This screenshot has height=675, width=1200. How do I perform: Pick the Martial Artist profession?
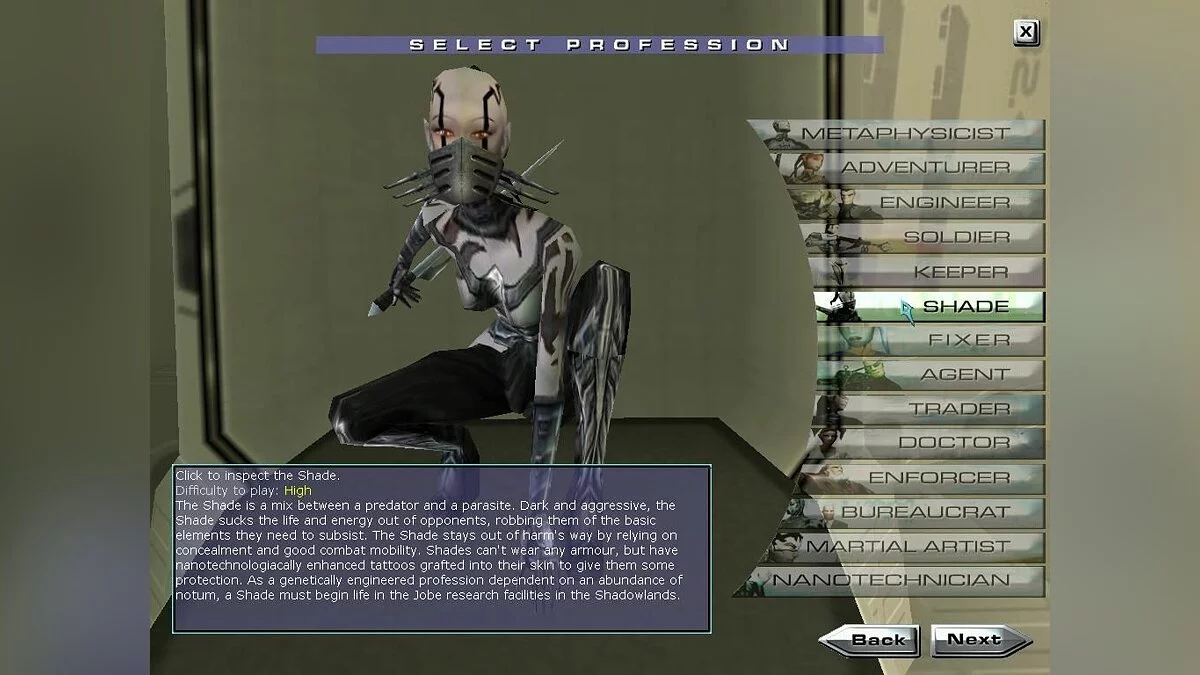tap(905, 547)
